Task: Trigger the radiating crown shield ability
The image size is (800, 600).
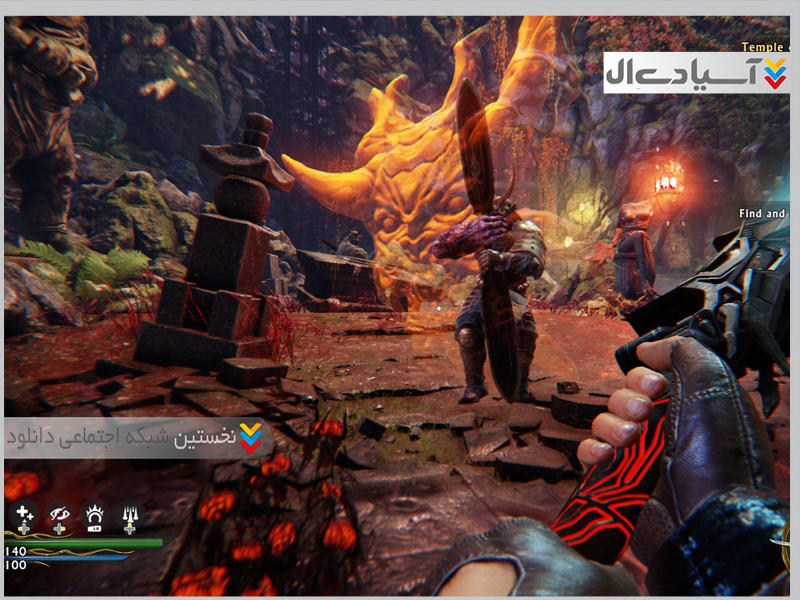Action: (94, 516)
